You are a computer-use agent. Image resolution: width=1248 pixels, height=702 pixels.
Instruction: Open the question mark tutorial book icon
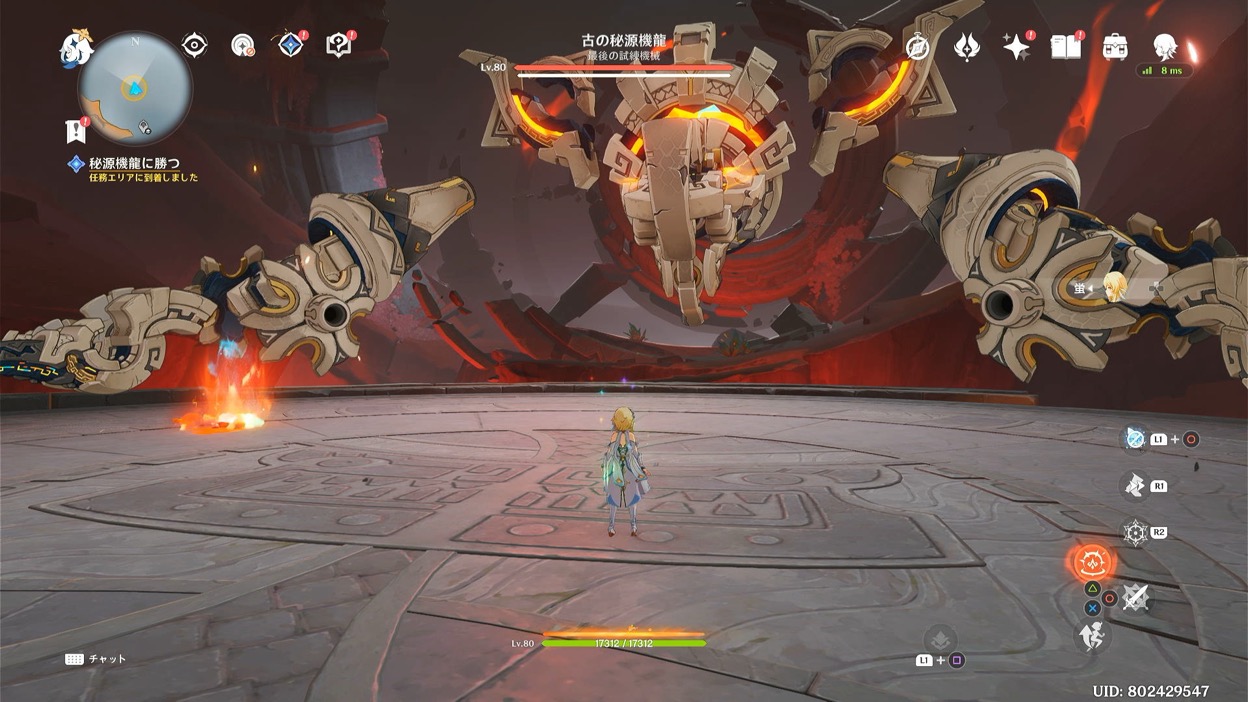coord(338,45)
